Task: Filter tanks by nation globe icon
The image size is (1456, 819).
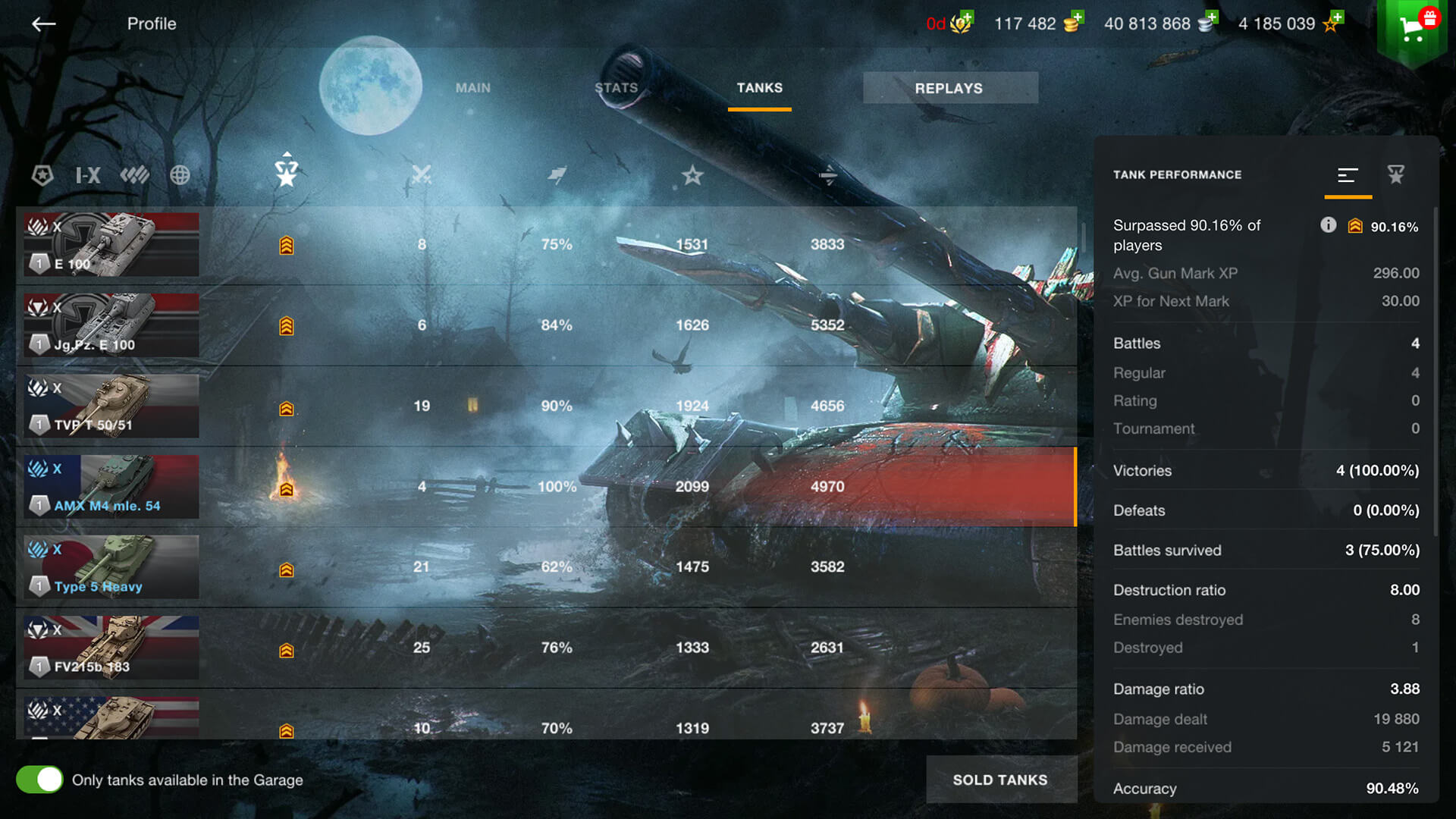Action: point(180,175)
